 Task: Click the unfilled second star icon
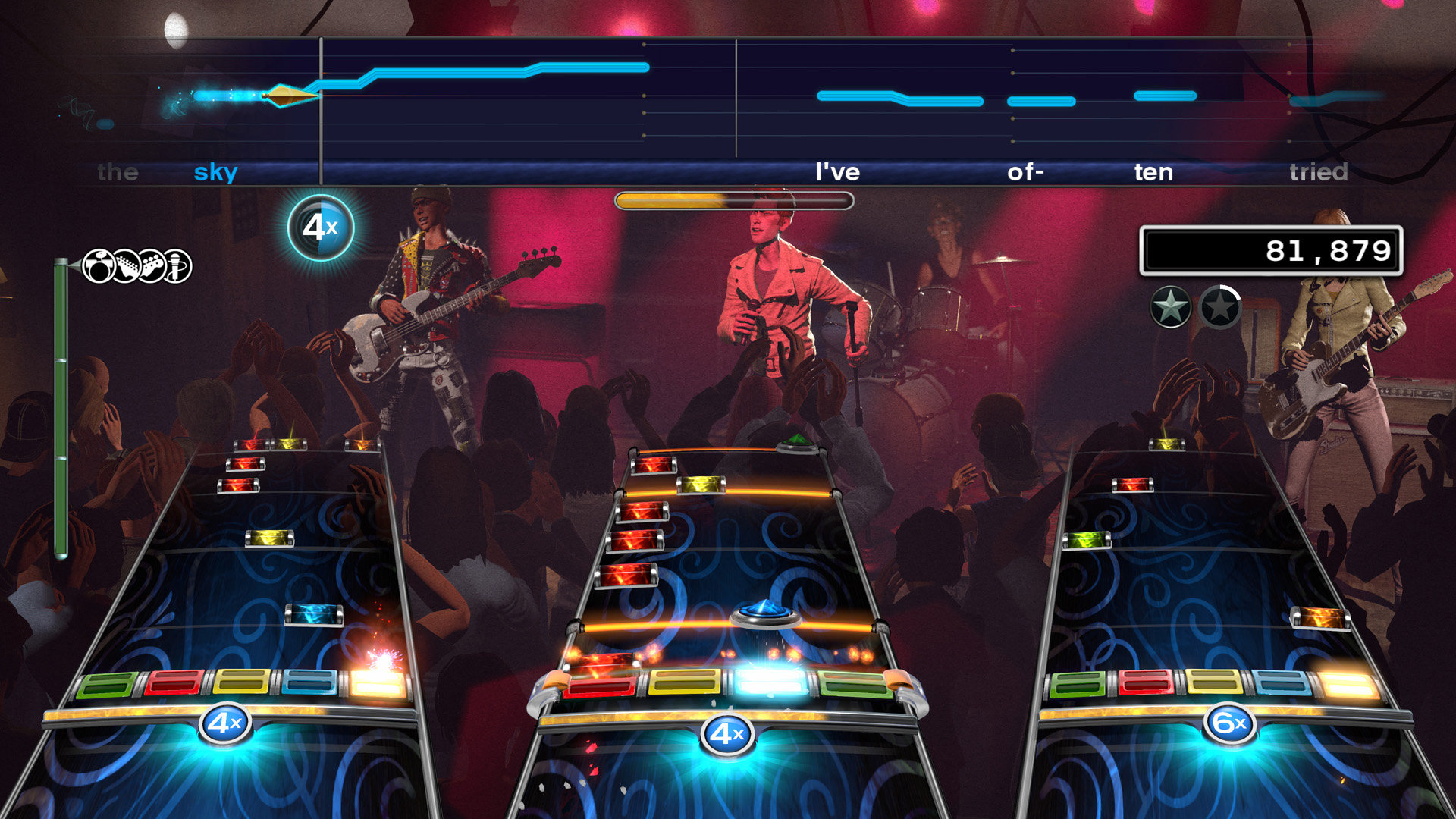(x=1219, y=306)
